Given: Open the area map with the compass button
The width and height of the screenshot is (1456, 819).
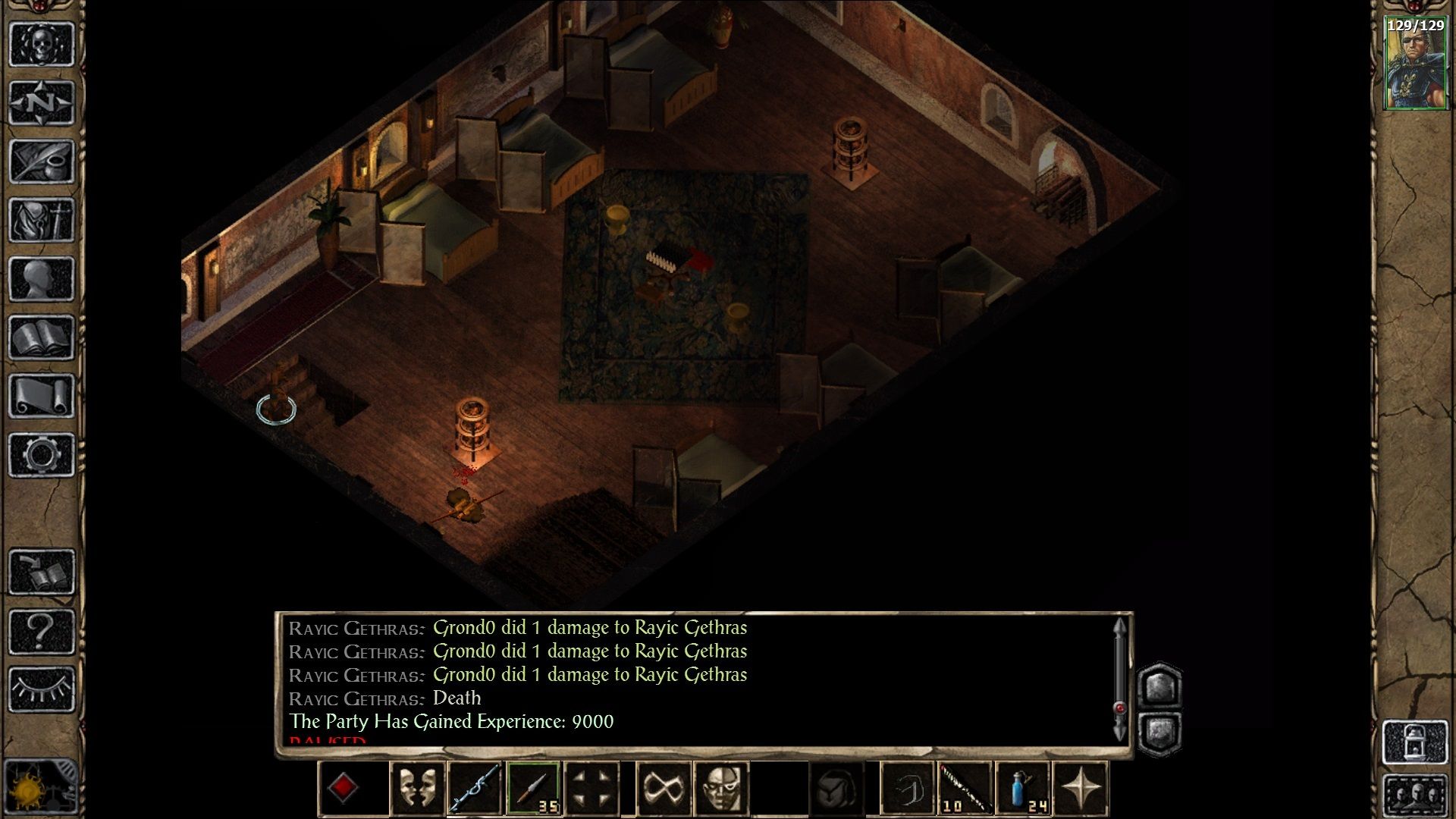Looking at the screenshot, I should tap(42, 102).
